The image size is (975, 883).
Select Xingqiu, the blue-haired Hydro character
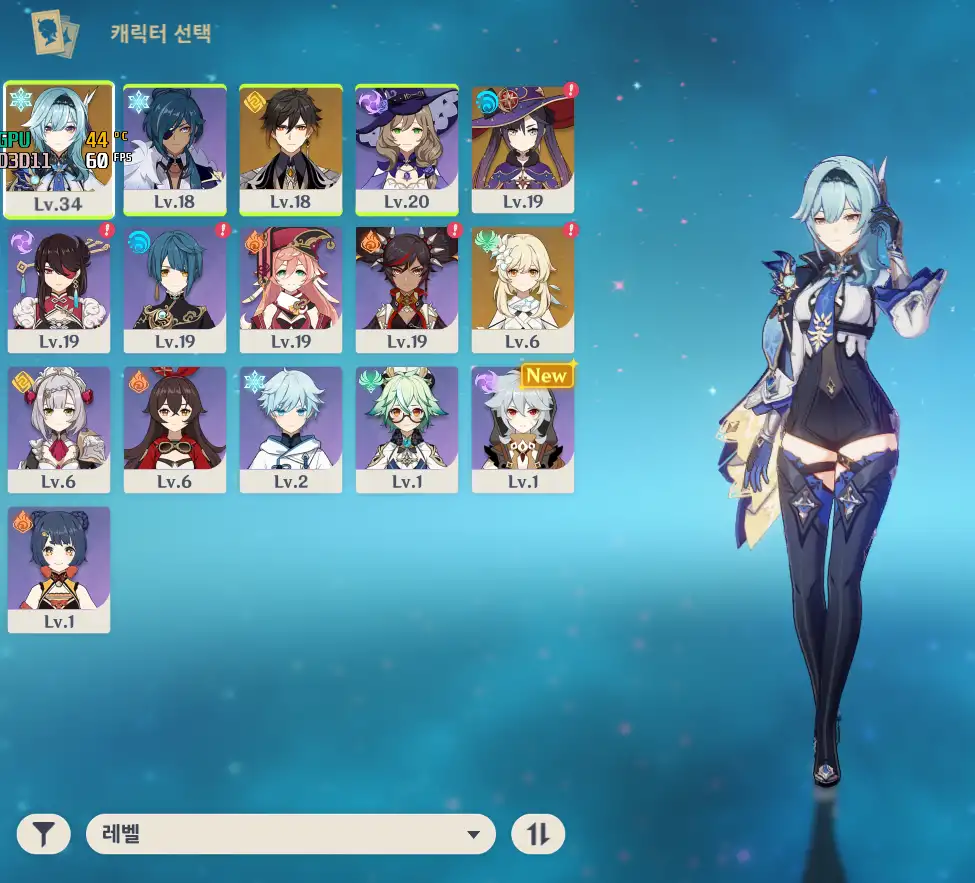point(175,288)
